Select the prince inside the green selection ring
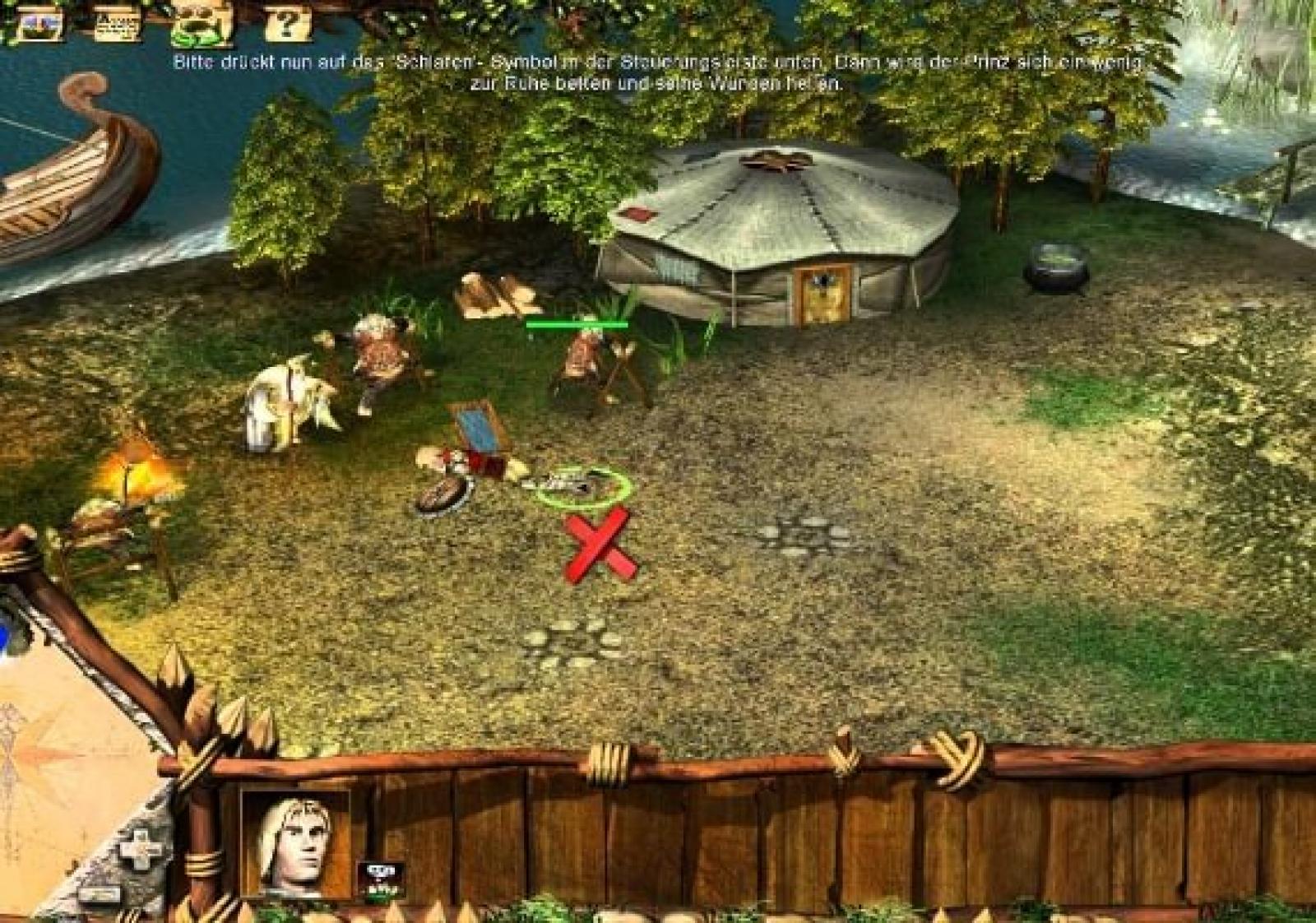The image size is (1316, 923). point(582,486)
